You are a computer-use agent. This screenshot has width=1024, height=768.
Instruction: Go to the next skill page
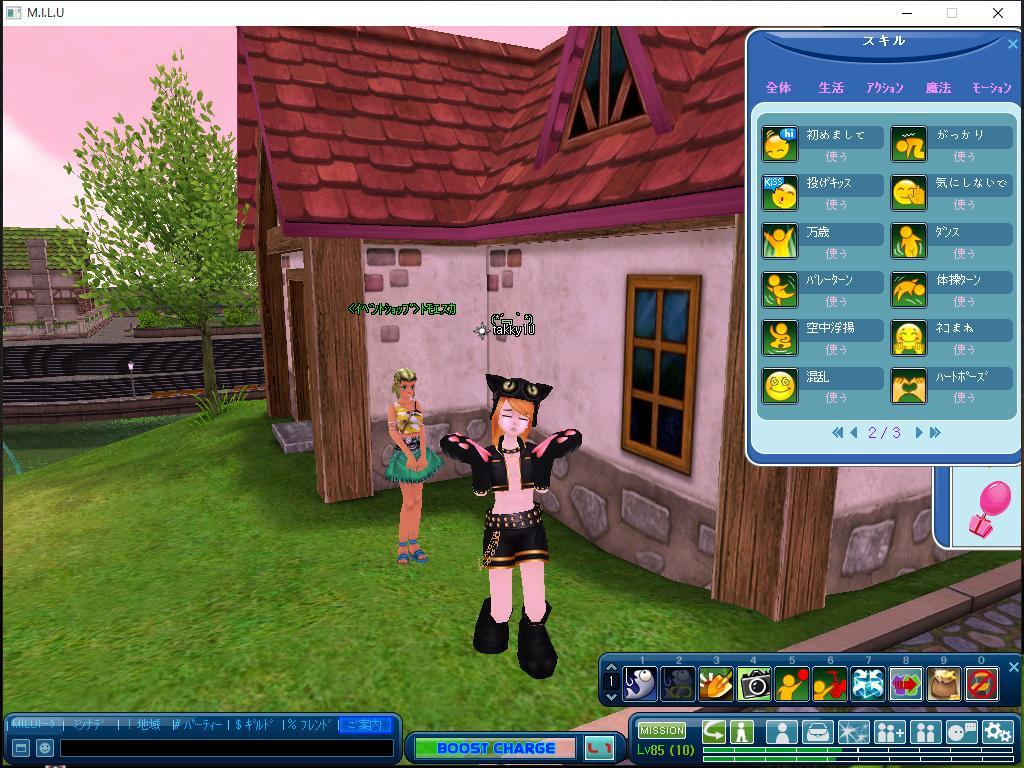(919, 433)
